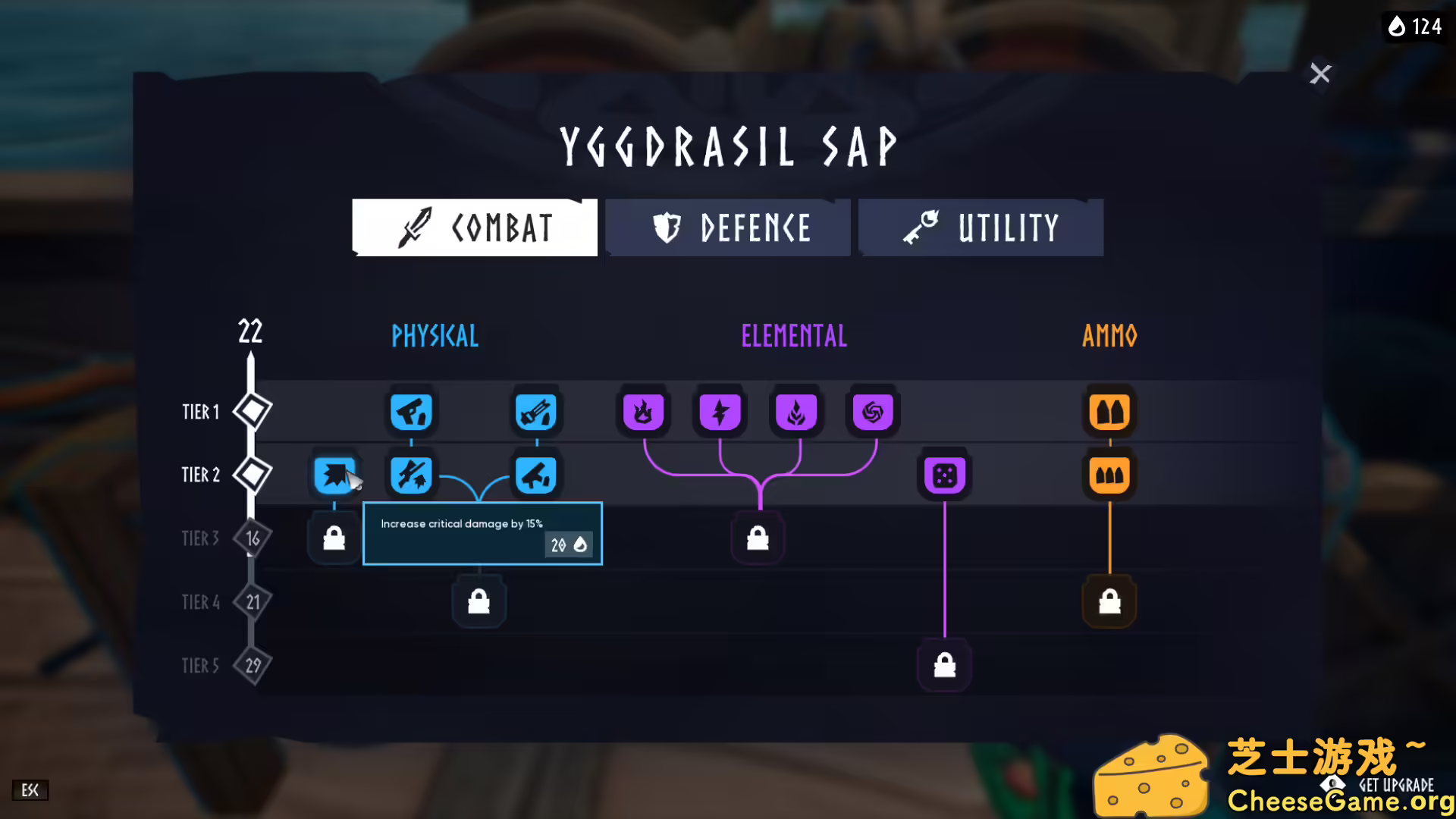Close the Yggdrasil Sap window

point(1320,74)
